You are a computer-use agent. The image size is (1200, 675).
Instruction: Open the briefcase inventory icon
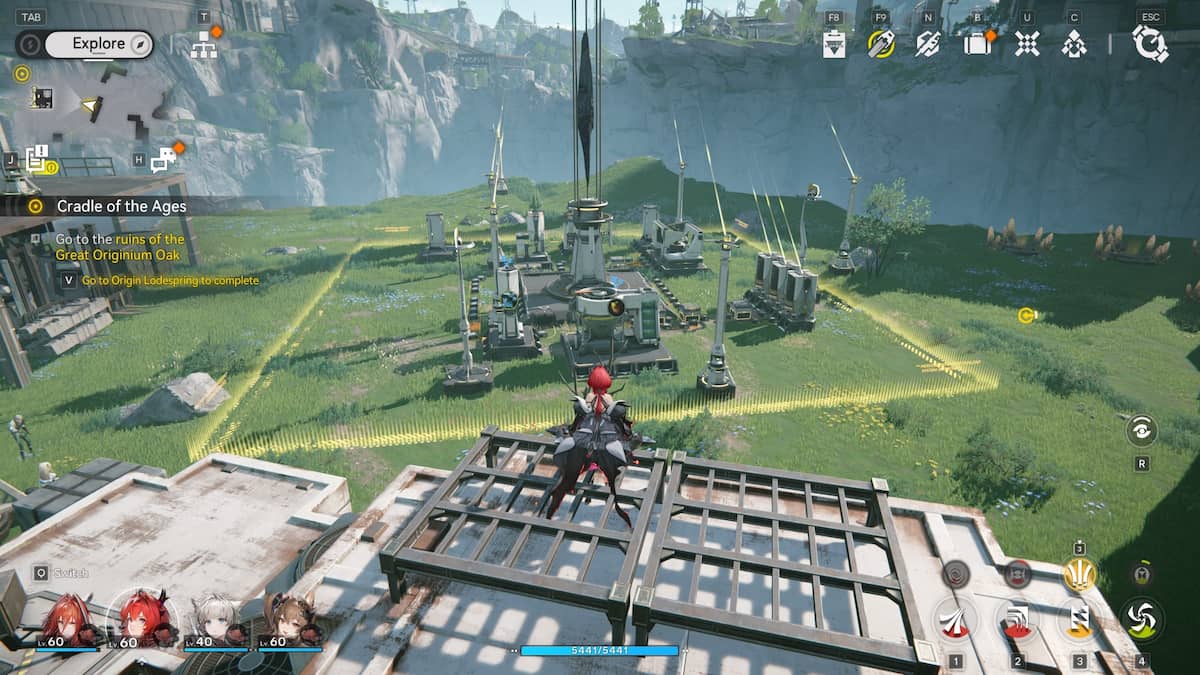[x=976, y=44]
